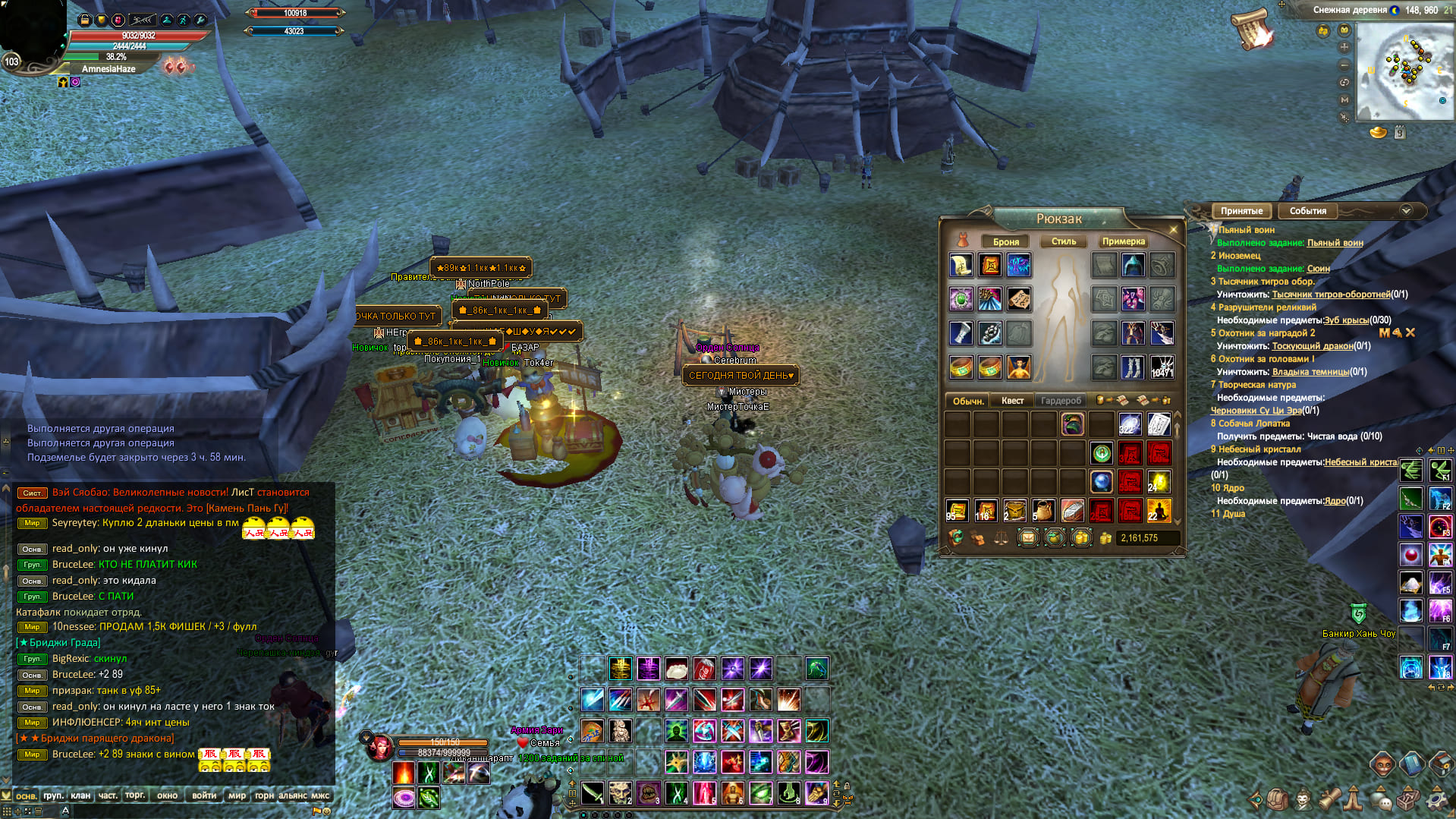Open the world map with the M button

coord(1344,99)
